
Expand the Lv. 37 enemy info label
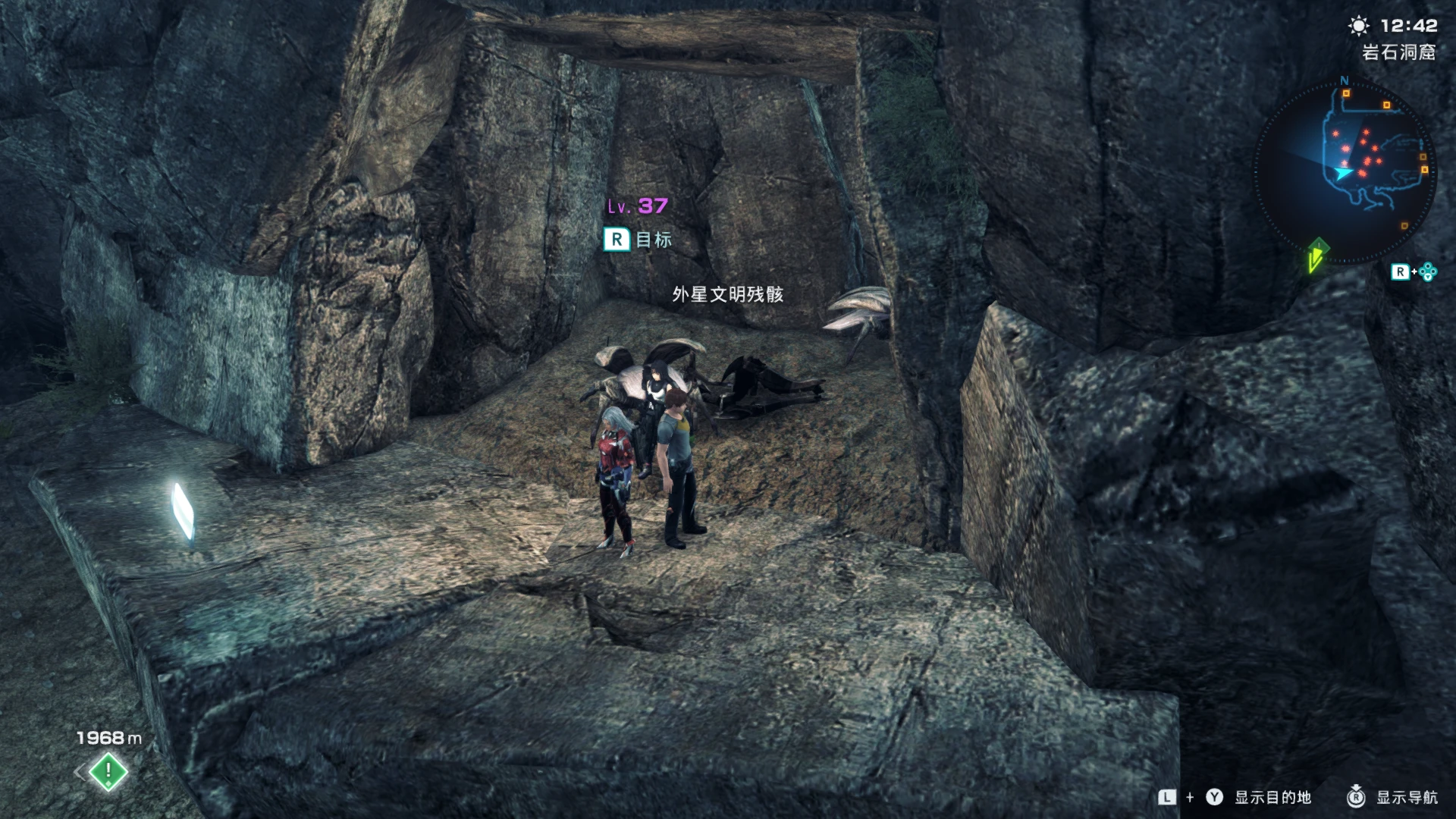click(635, 205)
